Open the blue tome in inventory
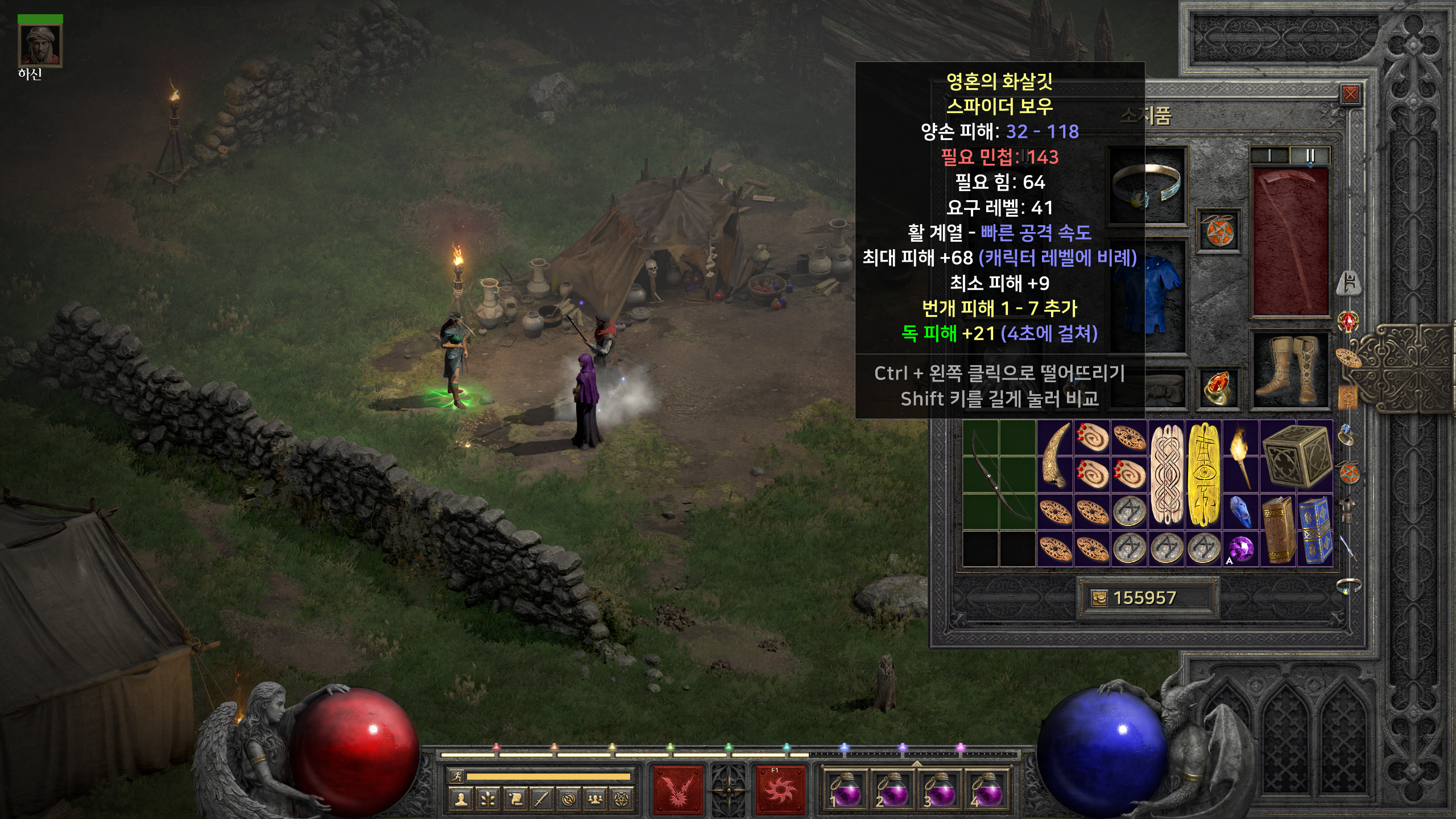This screenshot has width=1456, height=819. [x=1315, y=530]
